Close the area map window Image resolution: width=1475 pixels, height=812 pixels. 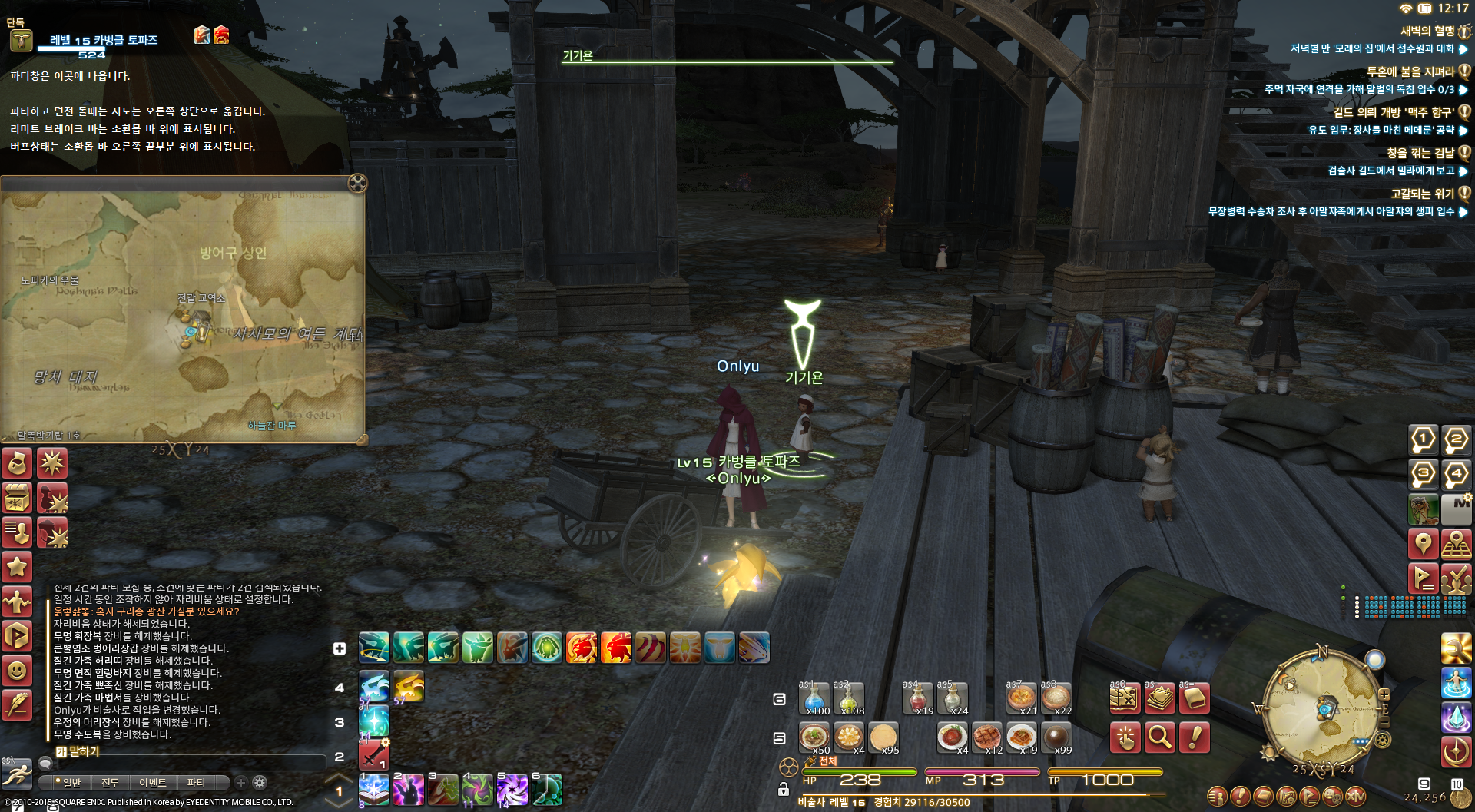click(357, 183)
